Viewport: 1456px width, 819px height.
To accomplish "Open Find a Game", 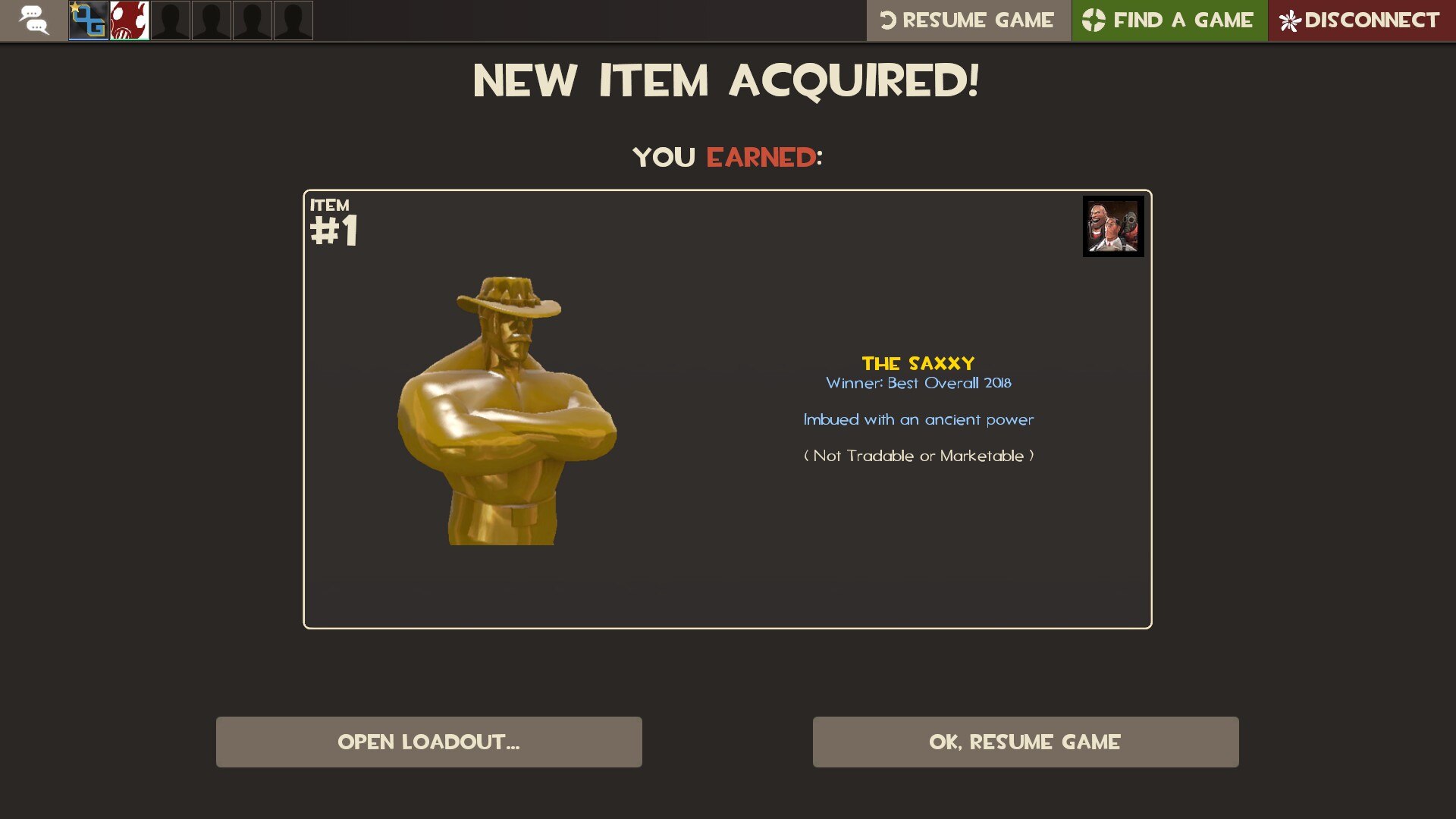I will pyautogui.click(x=1169, y=20).
